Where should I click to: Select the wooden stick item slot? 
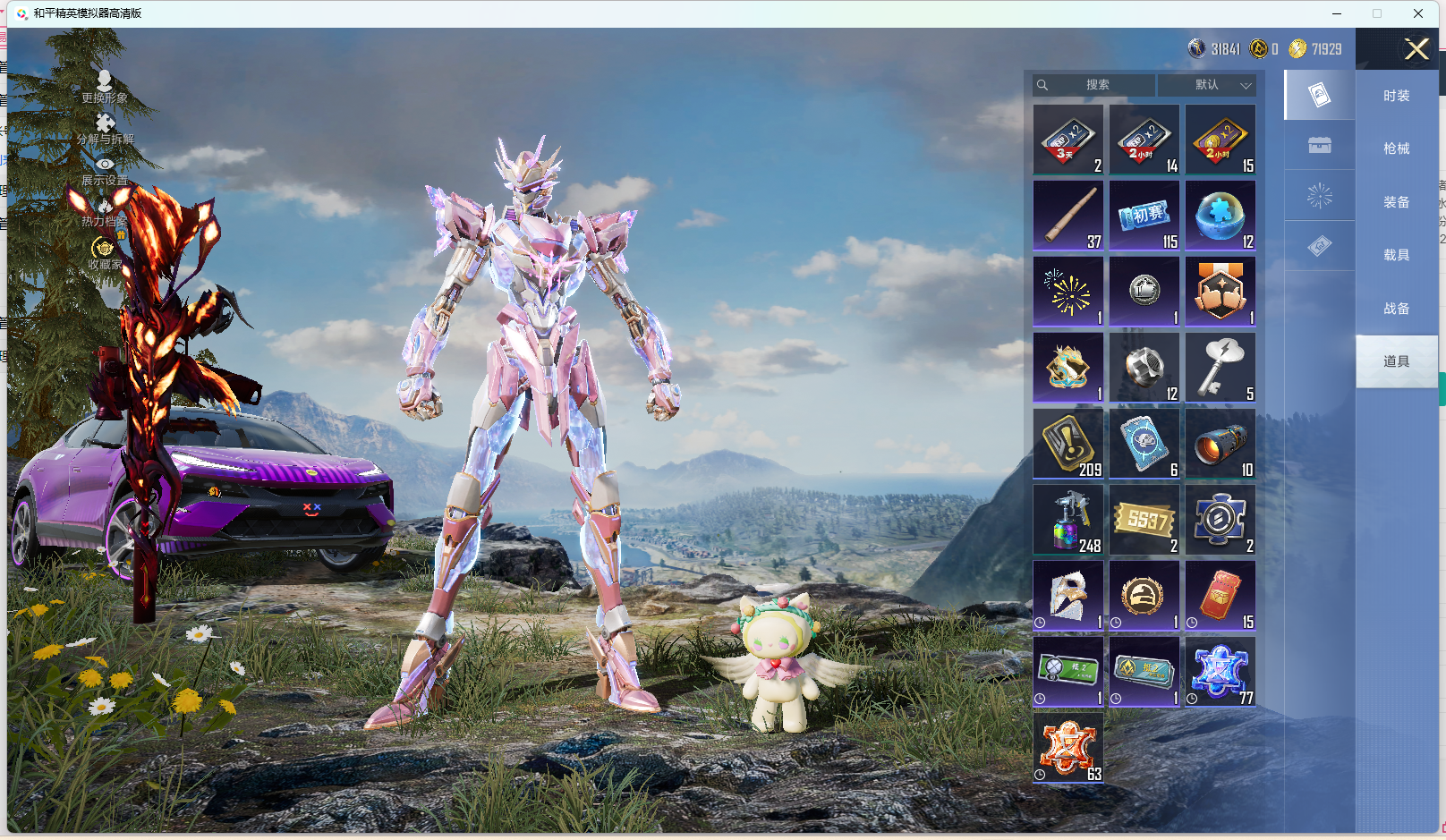point(1068,216)
